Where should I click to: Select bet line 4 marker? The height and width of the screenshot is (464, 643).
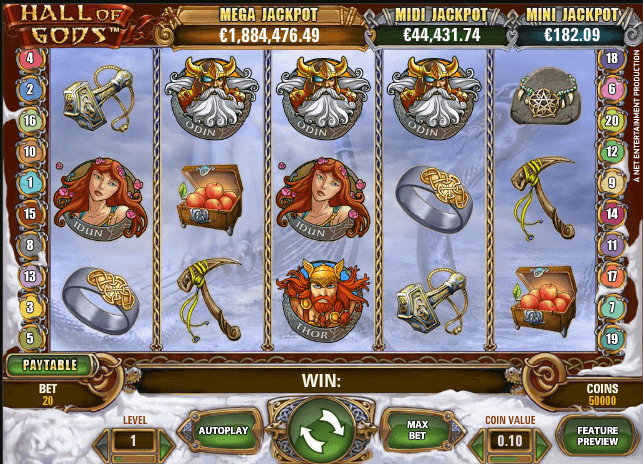coord(30,58)
